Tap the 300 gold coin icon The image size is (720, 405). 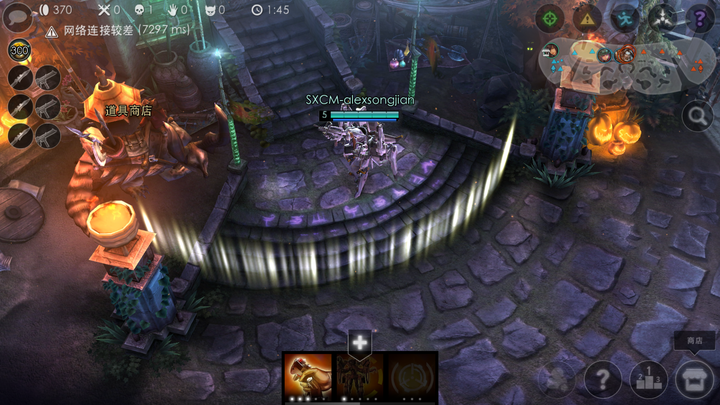click(x=19, y=50)
